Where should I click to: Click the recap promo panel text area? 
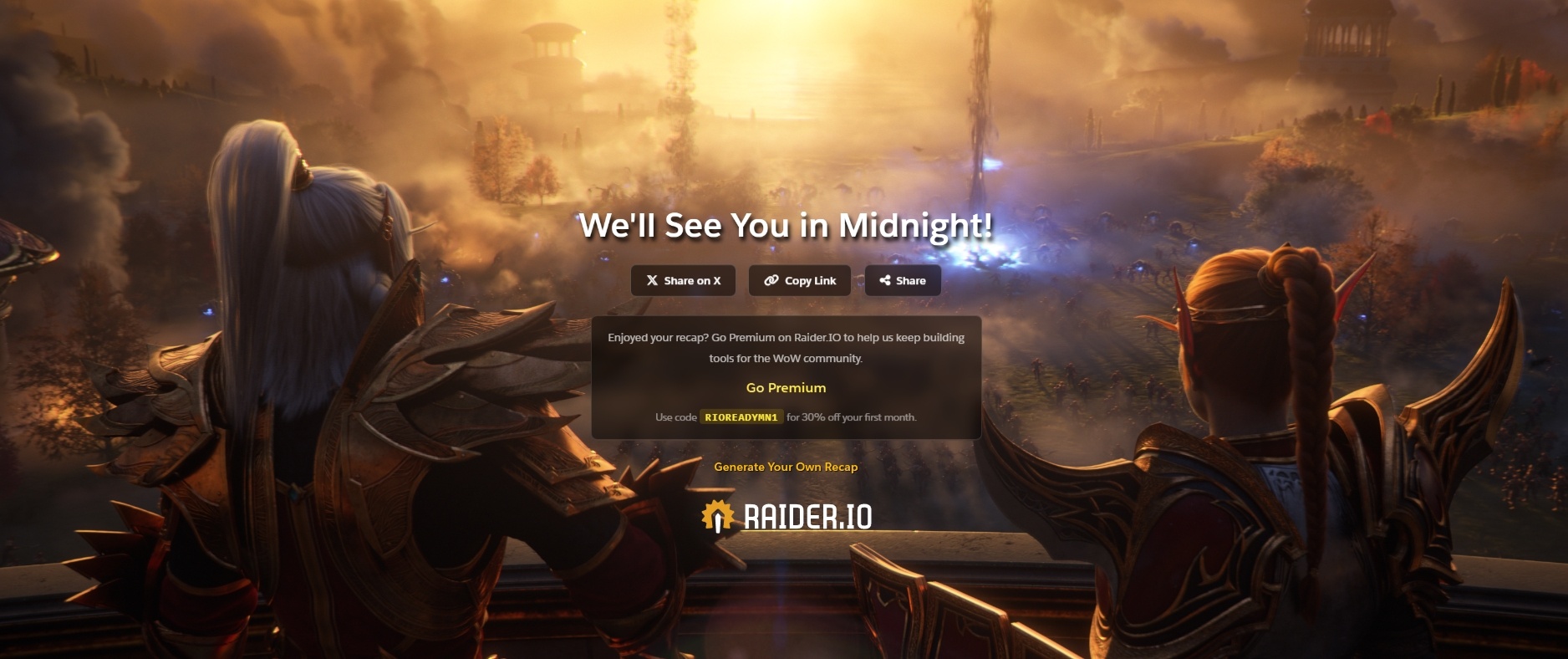(786, 347)
